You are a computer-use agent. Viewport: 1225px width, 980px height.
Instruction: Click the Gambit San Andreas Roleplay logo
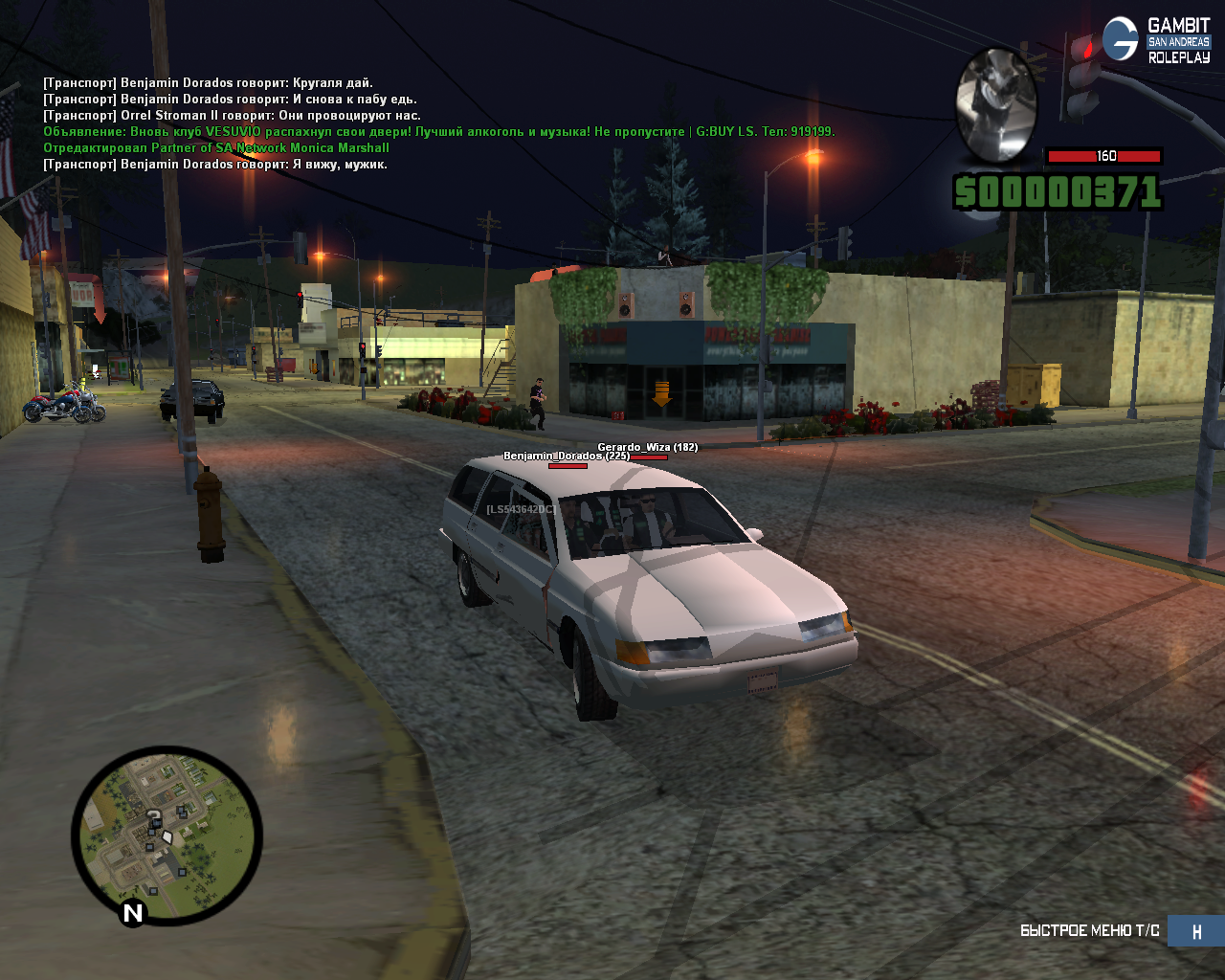[x=1158, y=40]
